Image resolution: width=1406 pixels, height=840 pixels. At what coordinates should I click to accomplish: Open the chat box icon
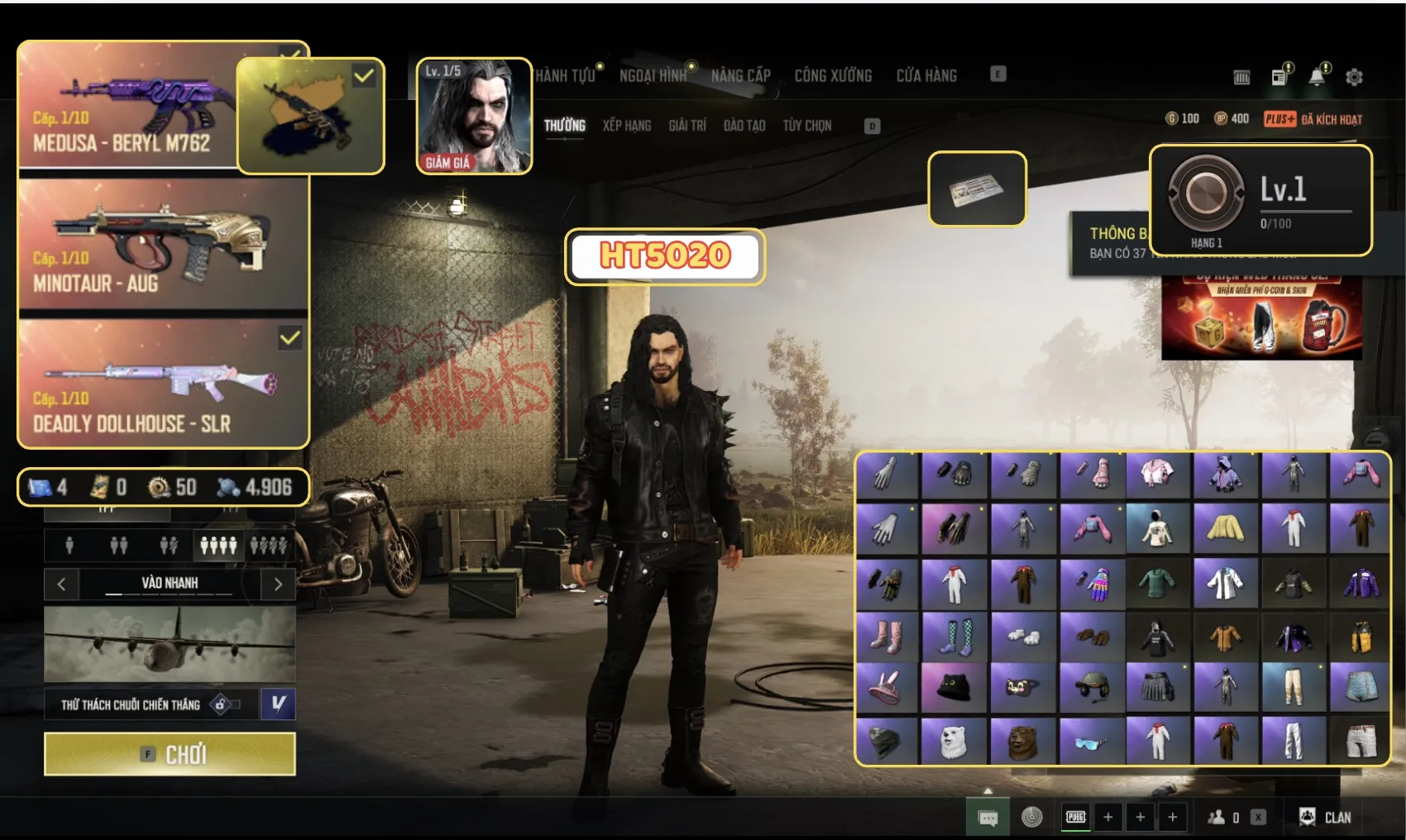point(988,818)
